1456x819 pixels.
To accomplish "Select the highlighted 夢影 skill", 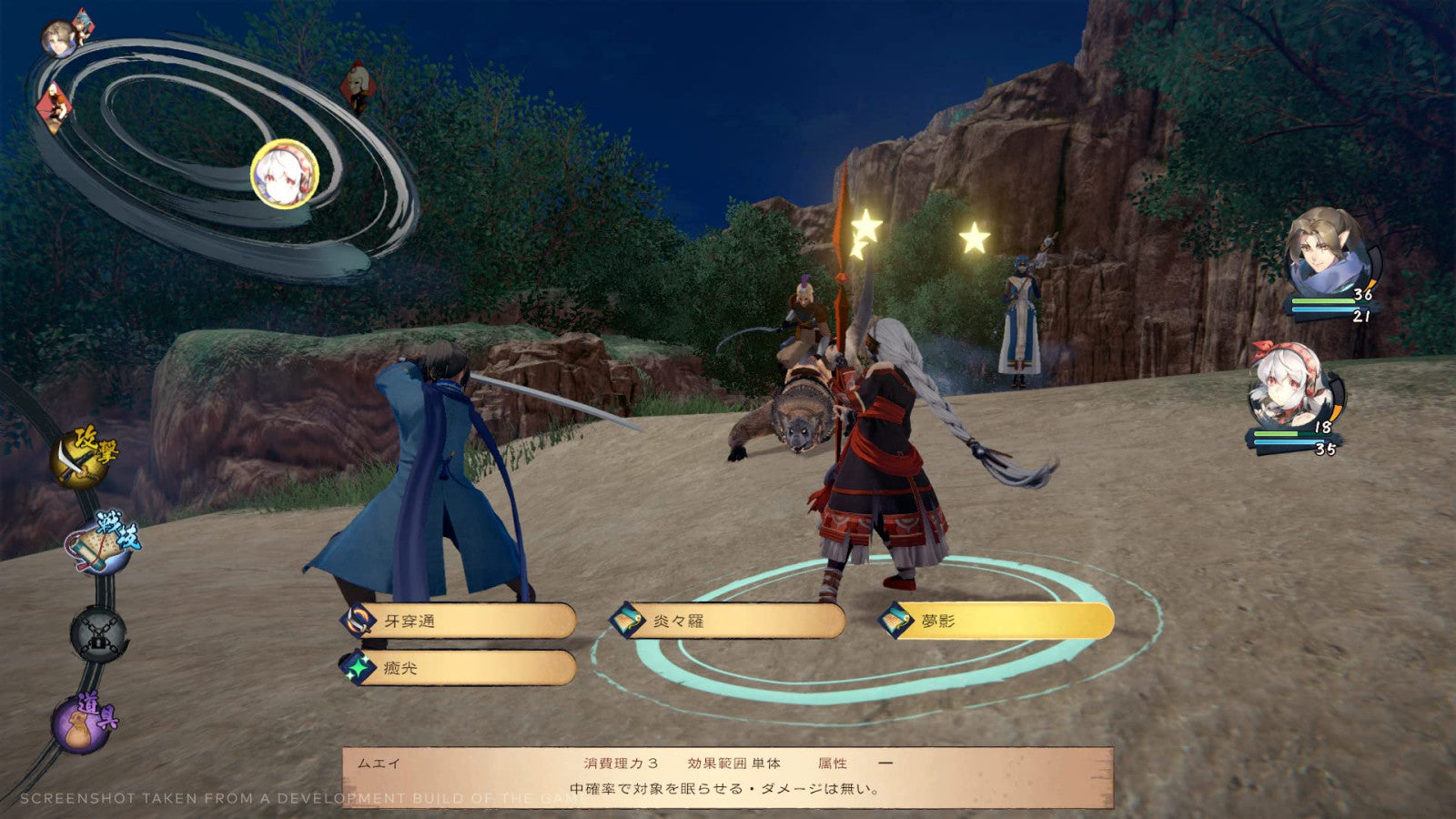I will tap(997, 622).
